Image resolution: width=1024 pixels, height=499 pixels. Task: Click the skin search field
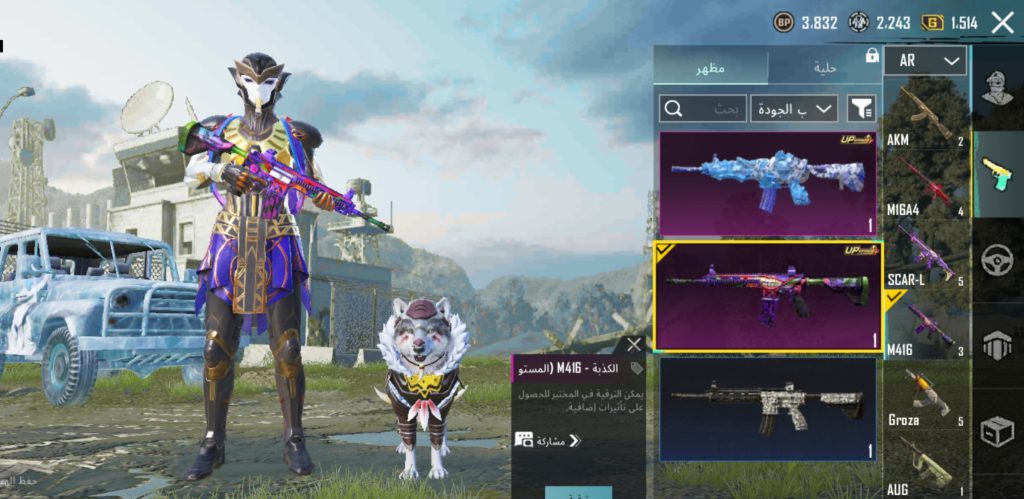703,108
